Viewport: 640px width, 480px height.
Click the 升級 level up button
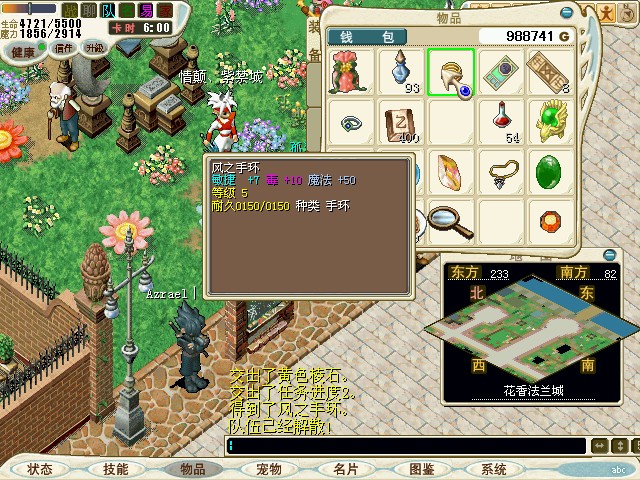95,47
